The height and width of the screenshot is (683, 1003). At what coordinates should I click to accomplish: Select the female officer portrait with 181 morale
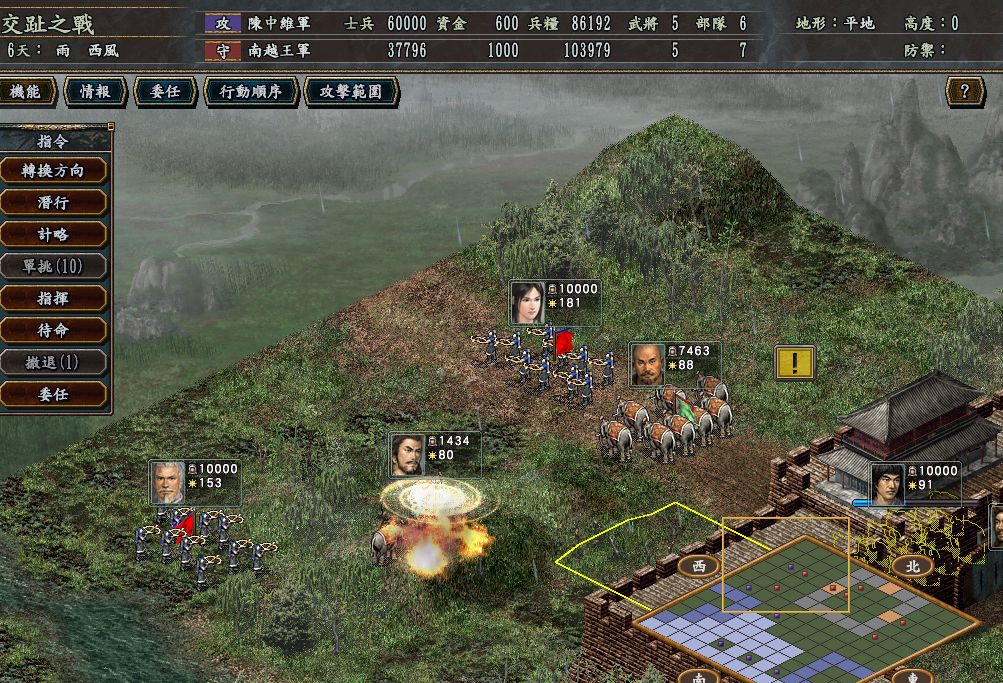(x=529, y=303)
